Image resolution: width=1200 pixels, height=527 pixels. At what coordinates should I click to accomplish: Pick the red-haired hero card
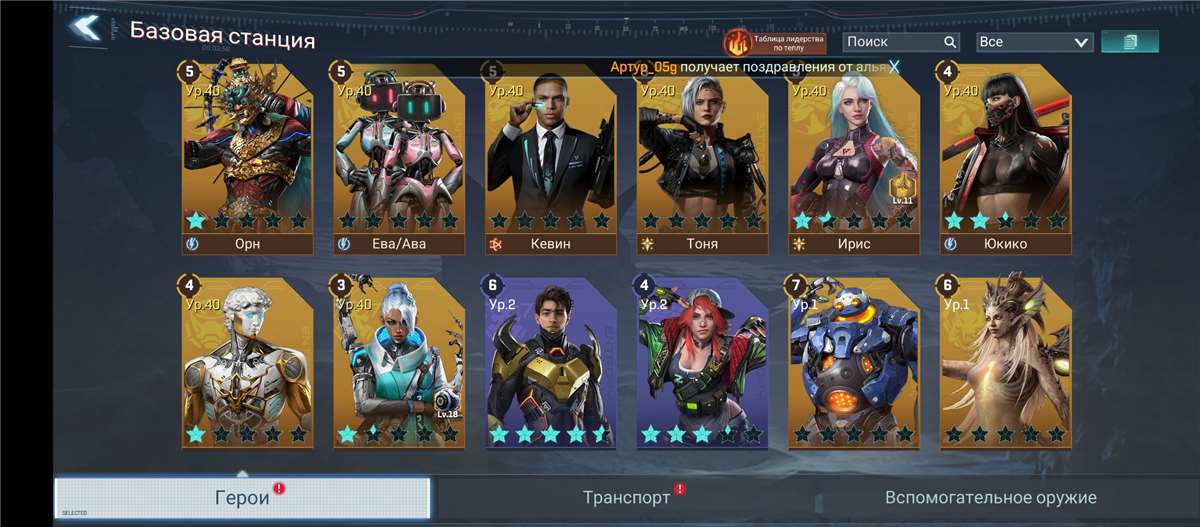[702, 362]
